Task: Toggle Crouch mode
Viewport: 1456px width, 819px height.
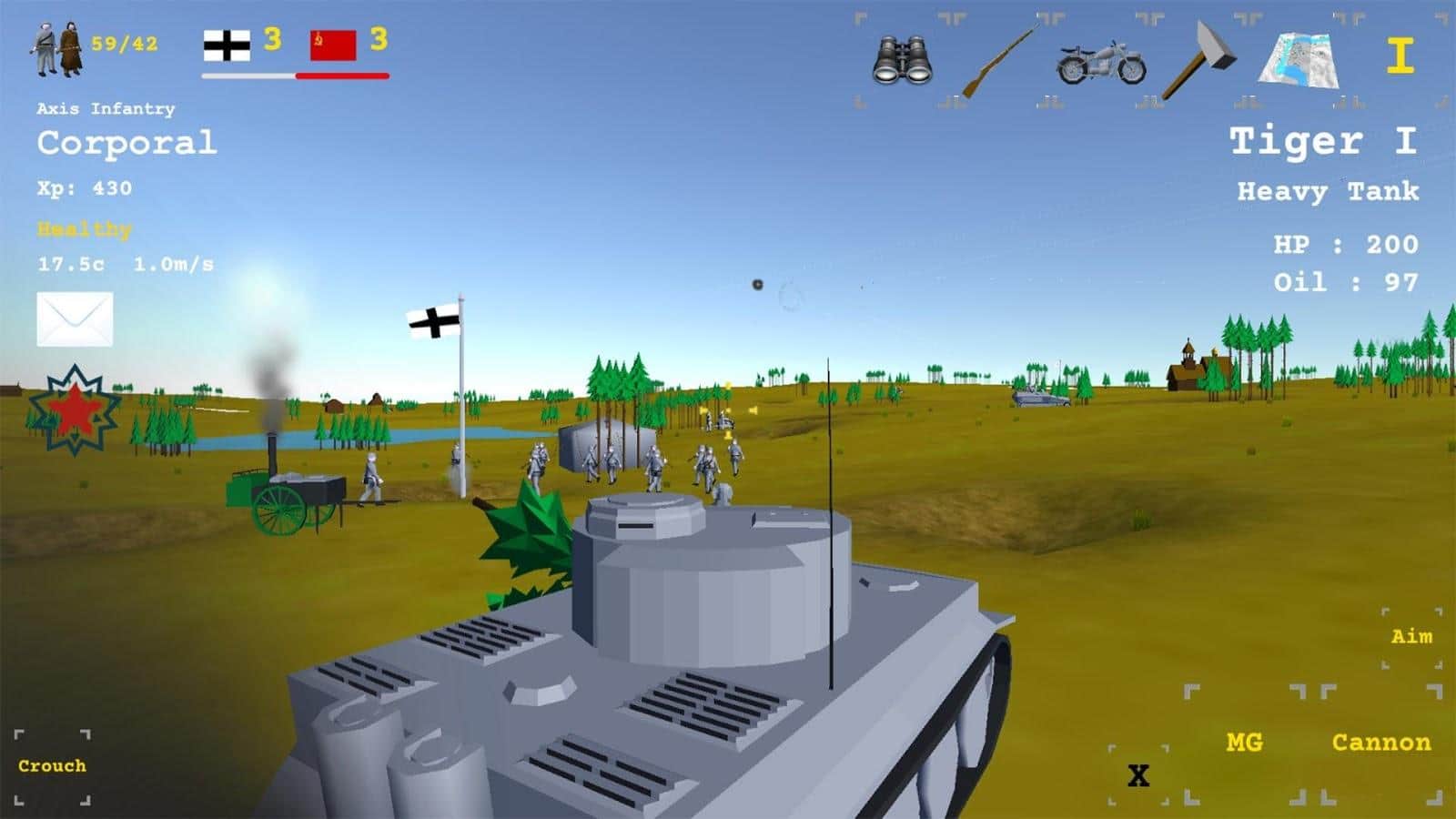Action: [52, 766]
